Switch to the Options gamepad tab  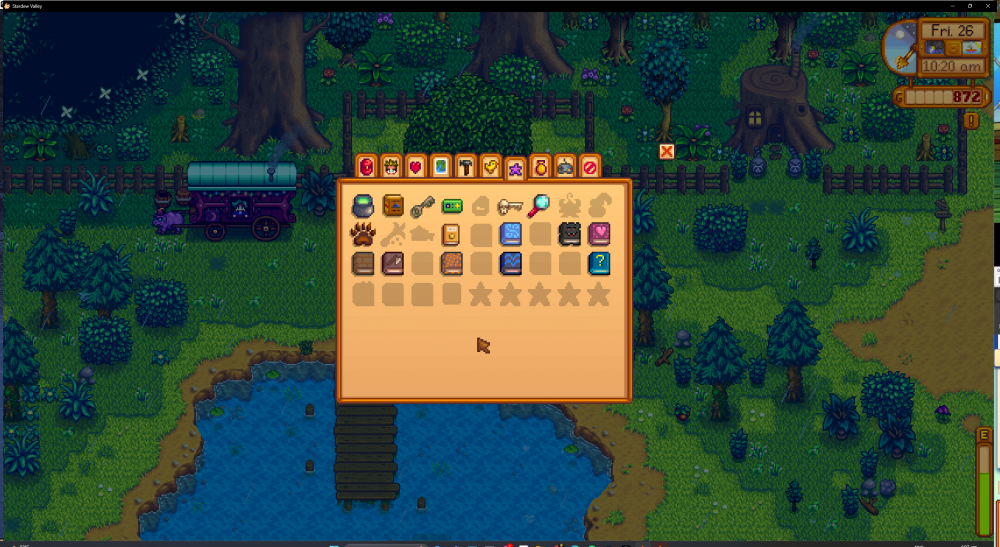coord(565,166)
